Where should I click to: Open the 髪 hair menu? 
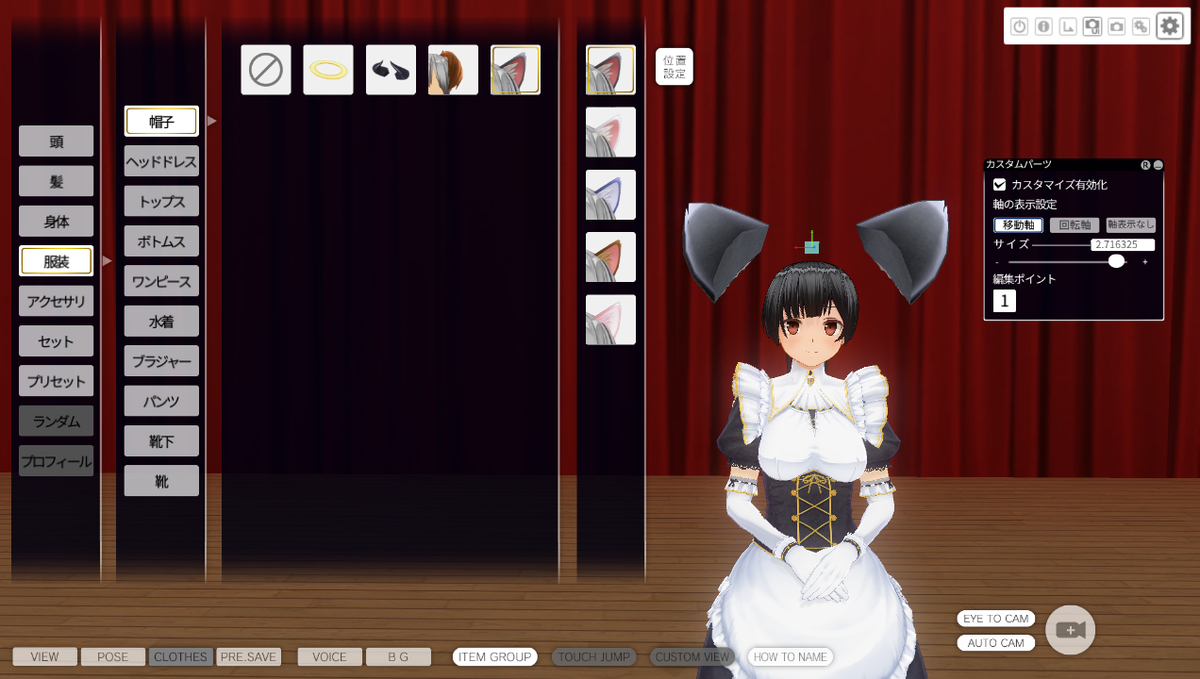coord(56,181)
